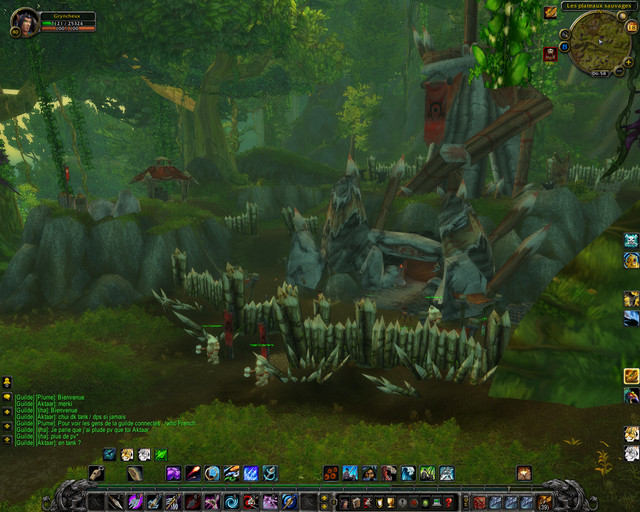The width and height of the screenshot is (640, 512).
Task: Click the green leaf ability above chat bar
Action: pos(161,455)
